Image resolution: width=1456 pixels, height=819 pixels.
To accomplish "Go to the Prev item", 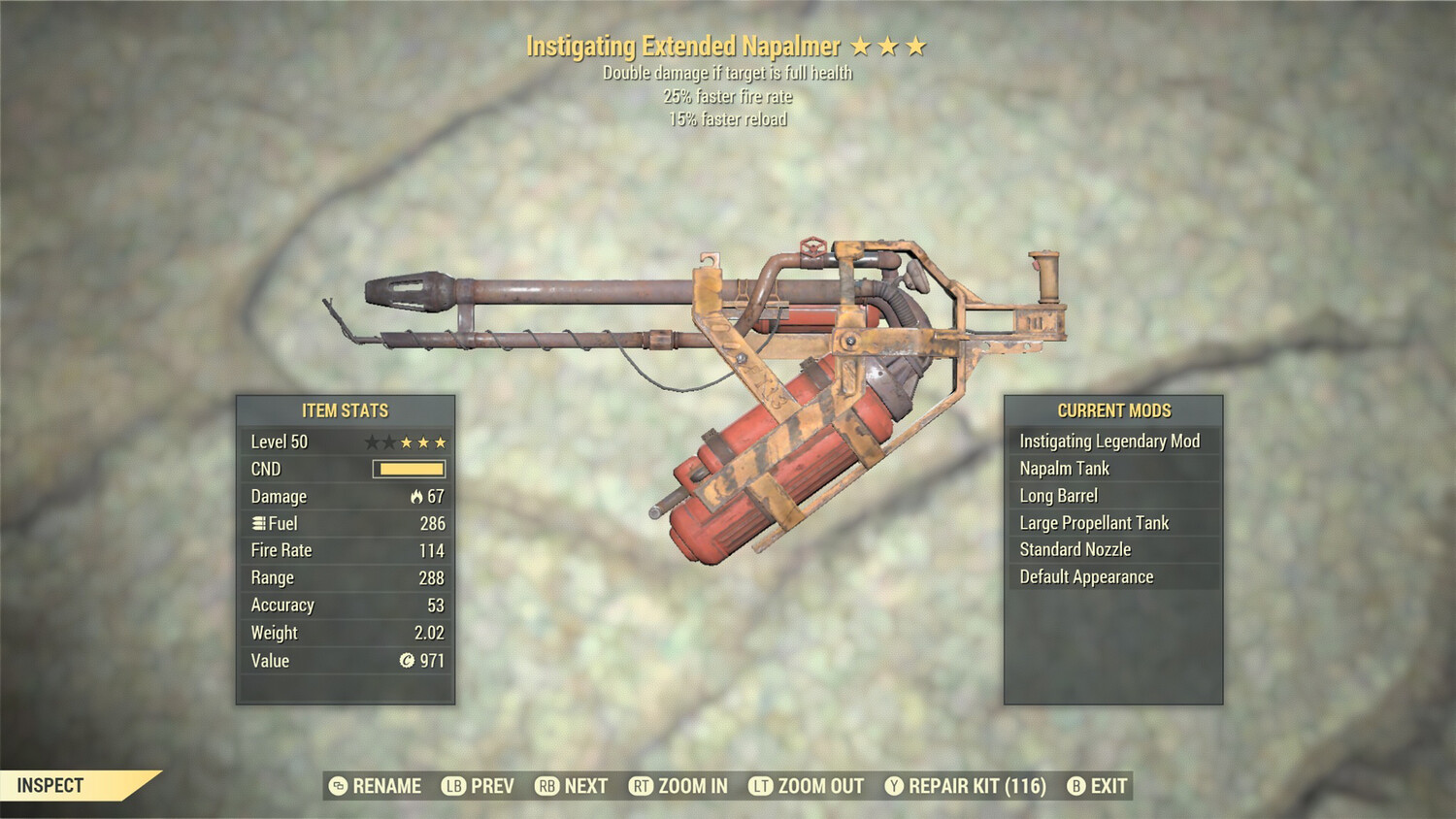I will pyautogui.click(x=479, y=786).
